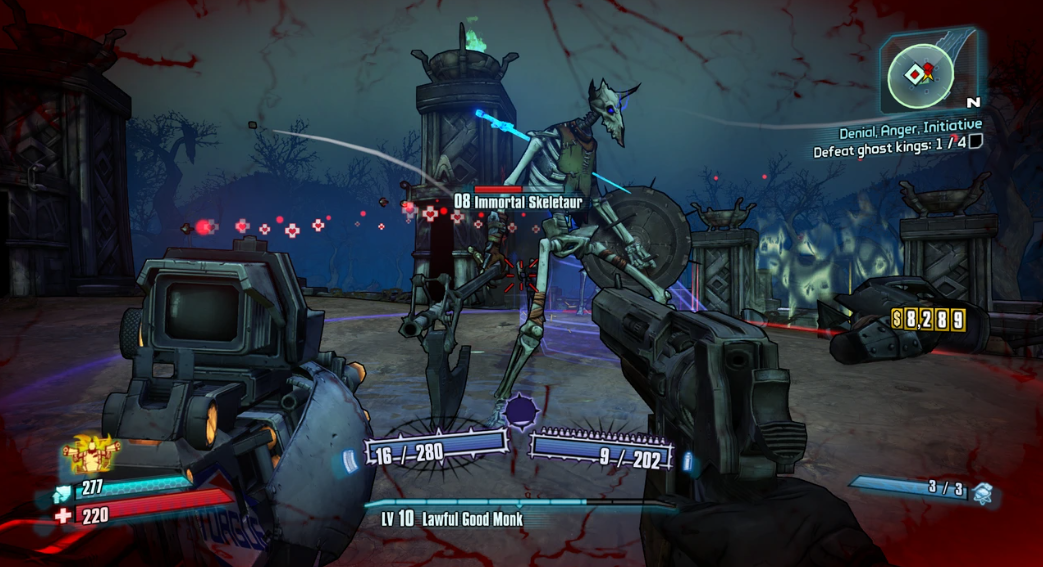Click the red health cross icon

(64, 516)
